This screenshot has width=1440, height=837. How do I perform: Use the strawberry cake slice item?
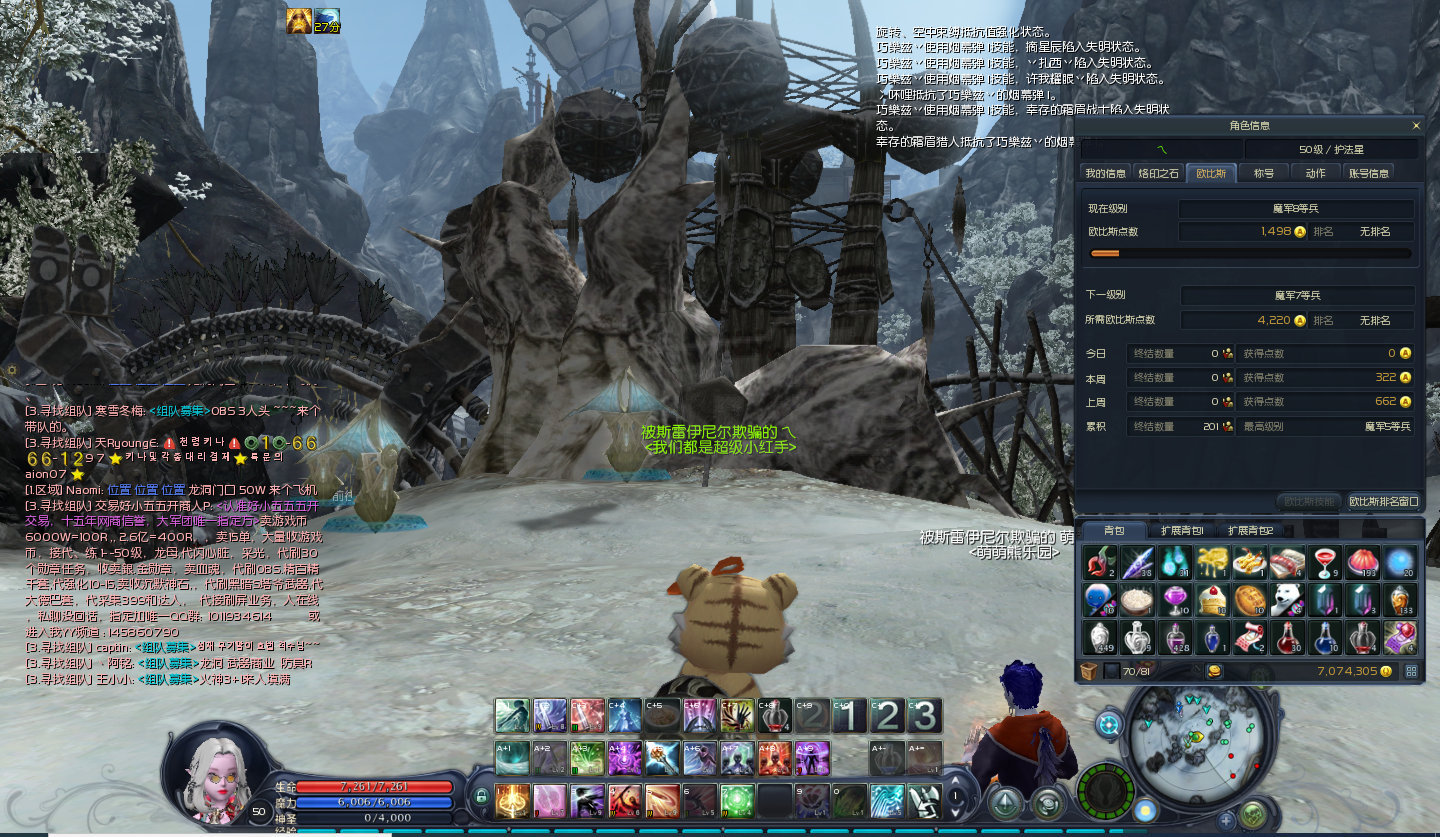(1210, 600)
